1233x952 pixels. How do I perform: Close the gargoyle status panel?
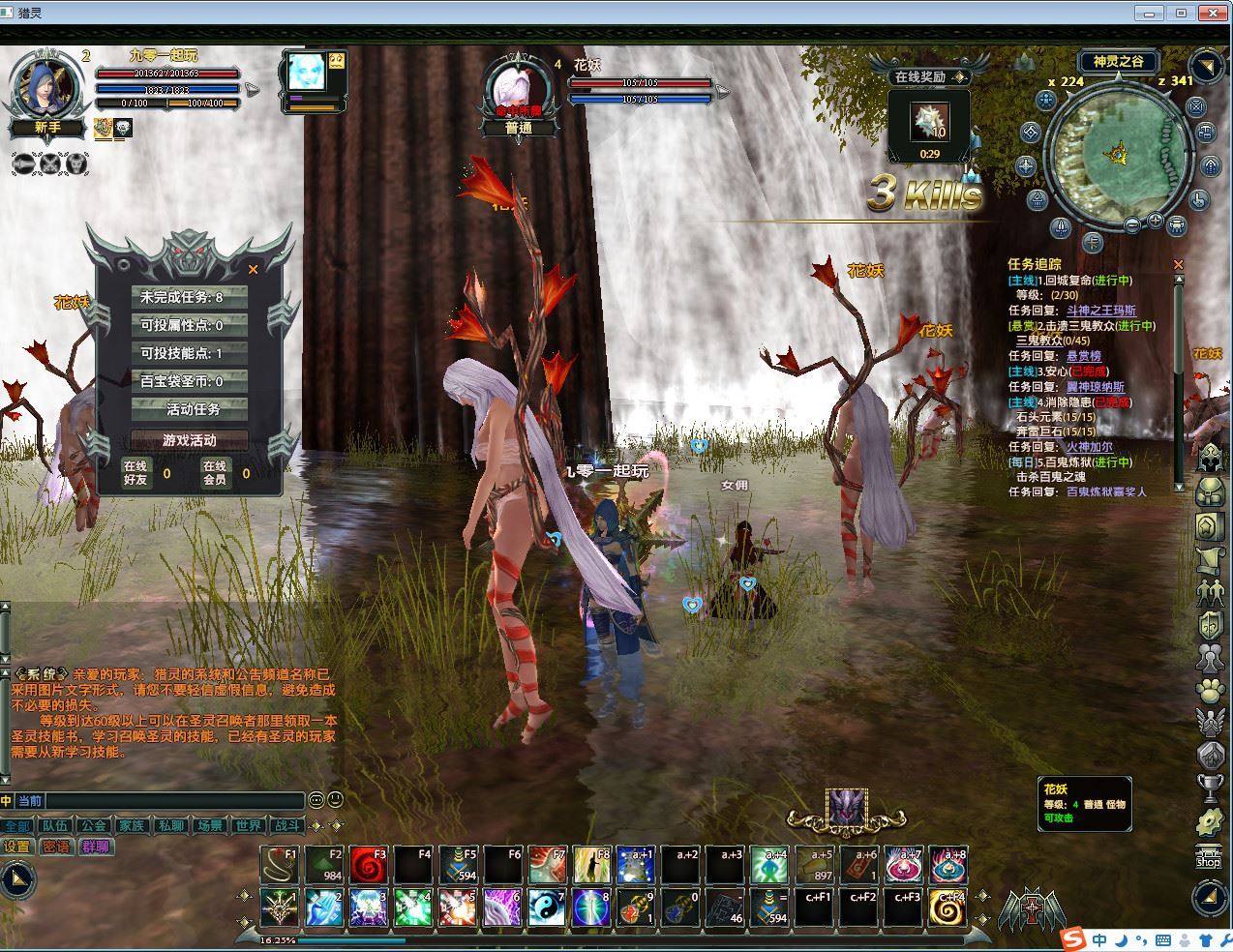pyautogui.click(x=254, y=271)
